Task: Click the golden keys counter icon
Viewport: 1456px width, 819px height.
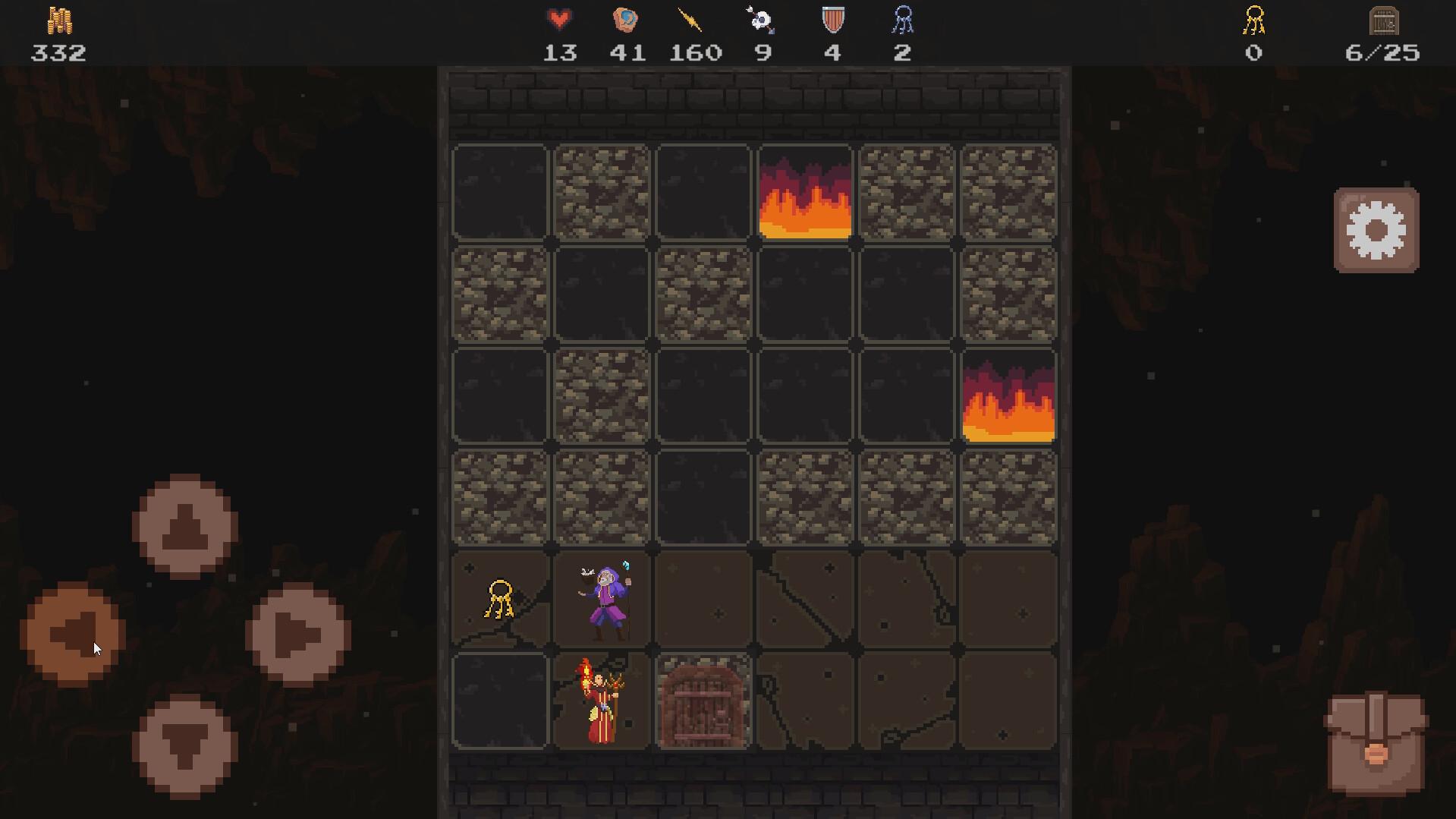Action: (1256, 21)
